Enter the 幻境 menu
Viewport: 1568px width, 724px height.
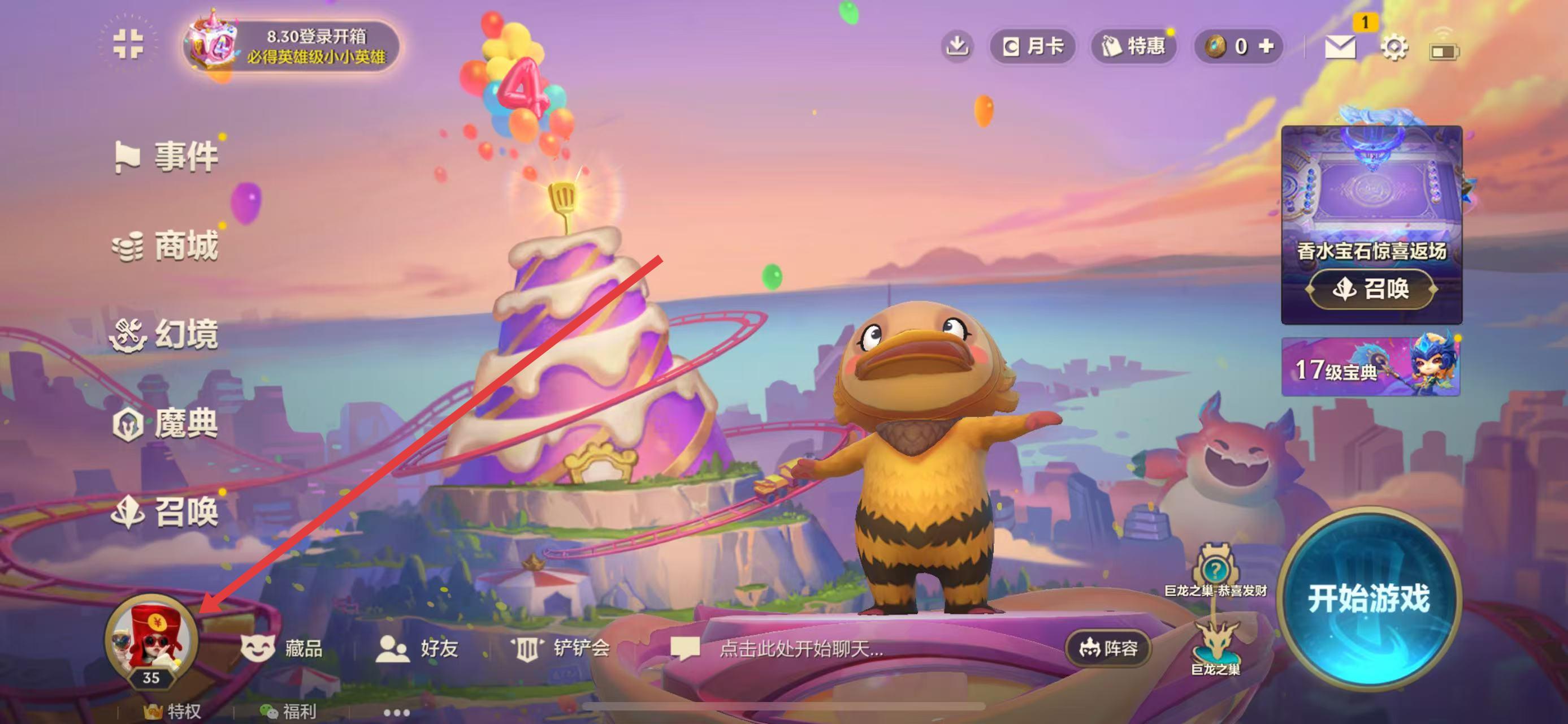166,334
